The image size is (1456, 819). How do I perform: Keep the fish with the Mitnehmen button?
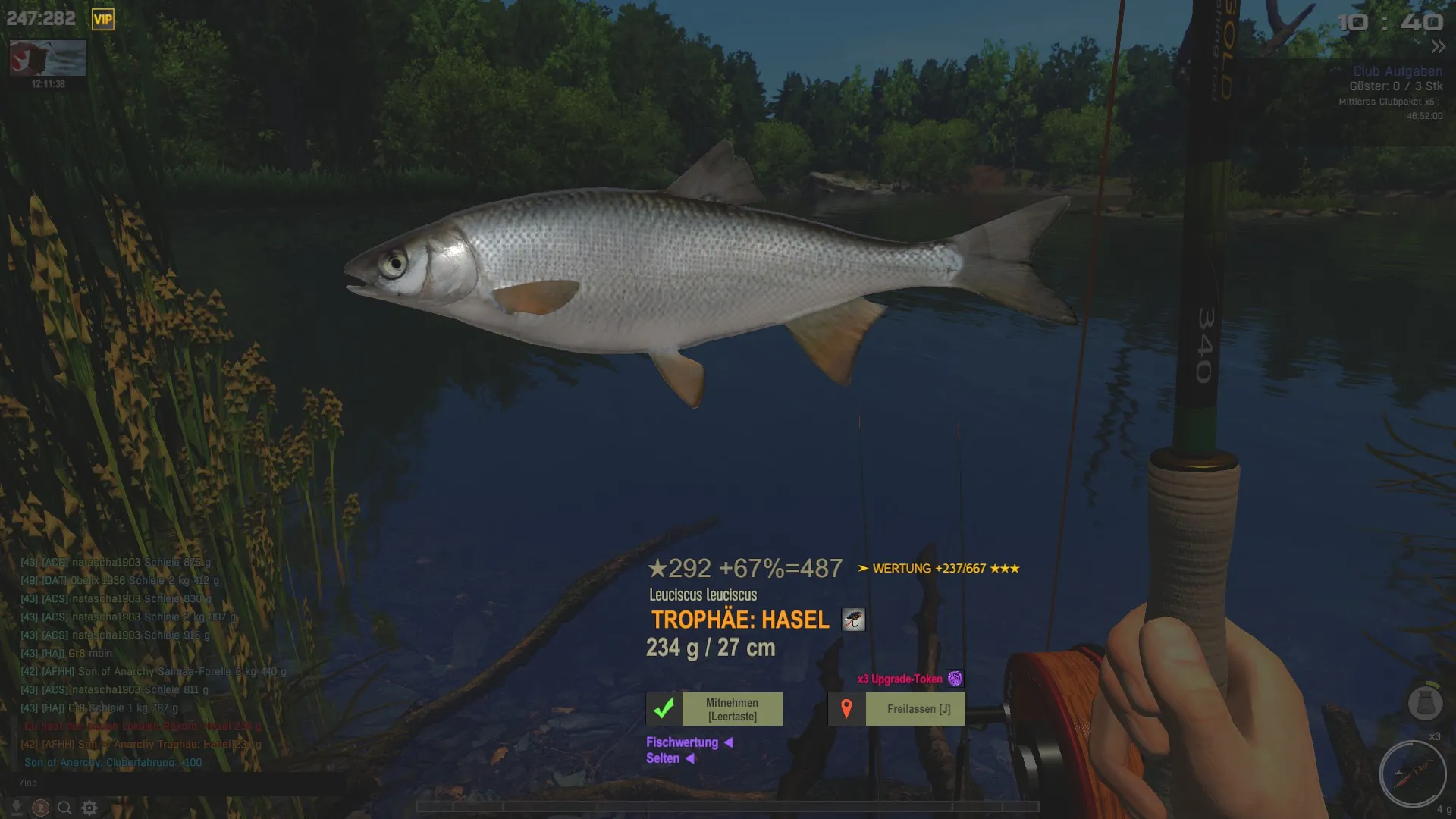point(714,709)
